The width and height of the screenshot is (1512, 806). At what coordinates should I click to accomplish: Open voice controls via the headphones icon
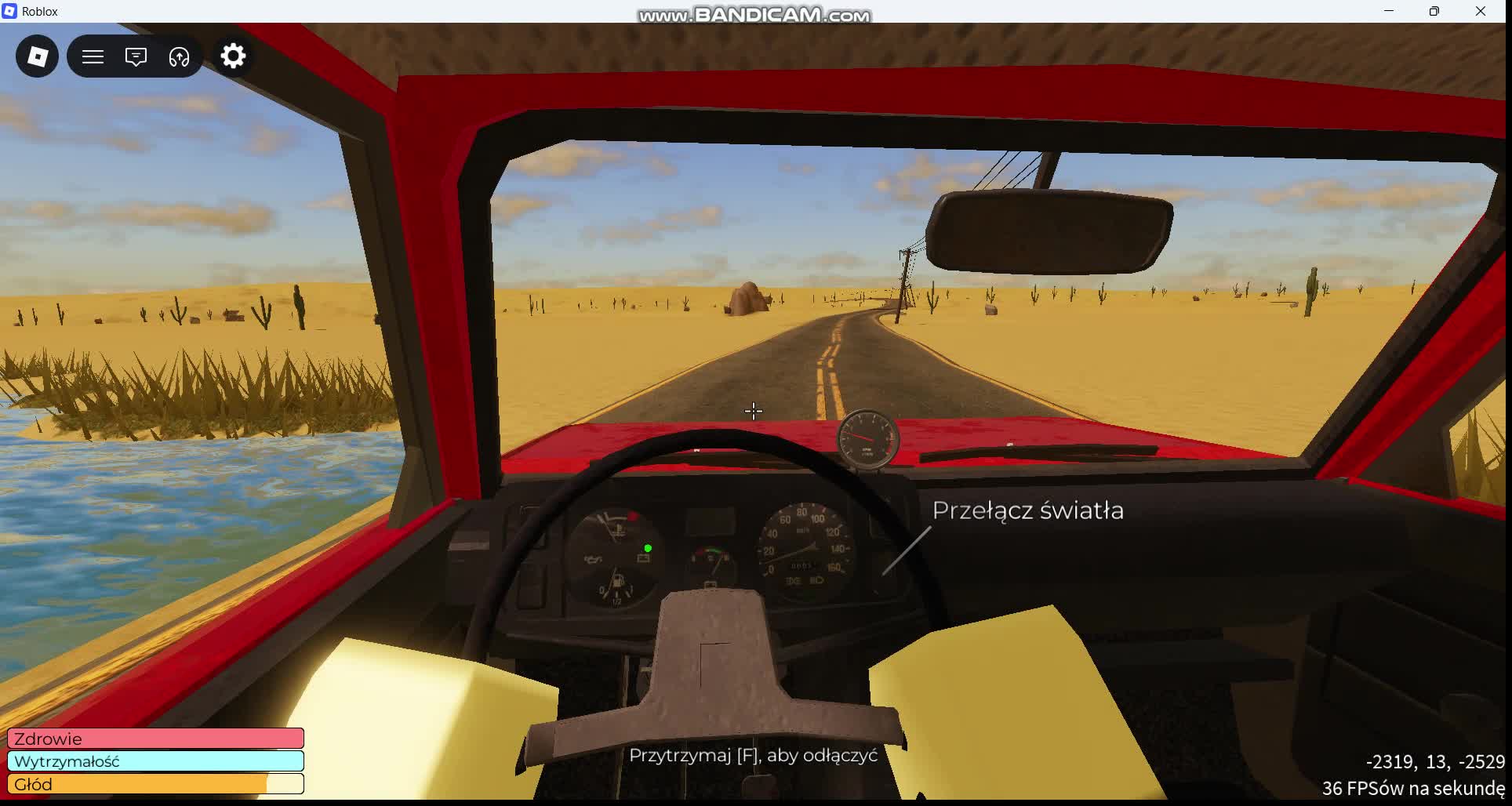pos(178,56)
